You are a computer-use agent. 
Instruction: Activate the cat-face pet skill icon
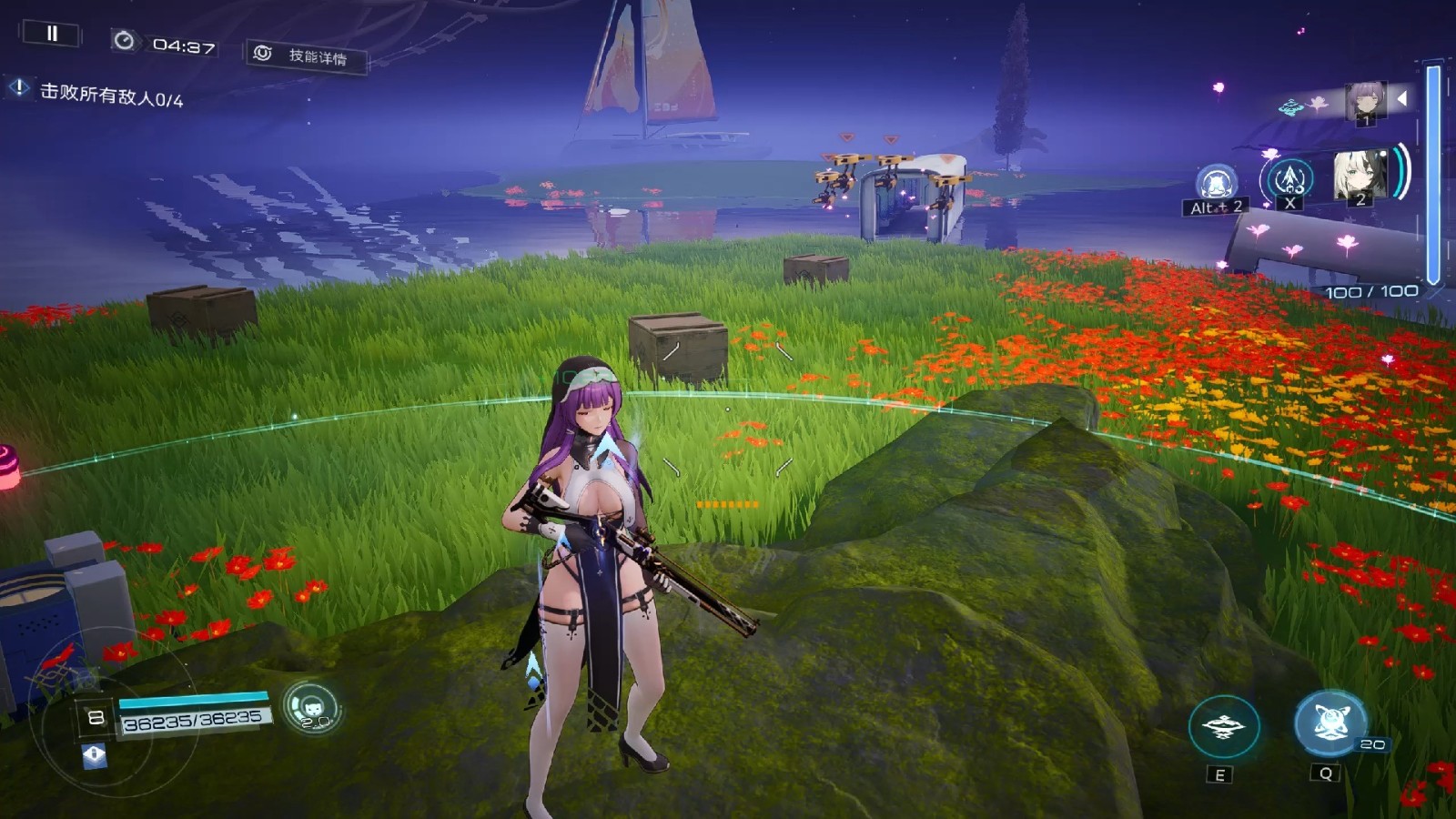tap(311, 707)
